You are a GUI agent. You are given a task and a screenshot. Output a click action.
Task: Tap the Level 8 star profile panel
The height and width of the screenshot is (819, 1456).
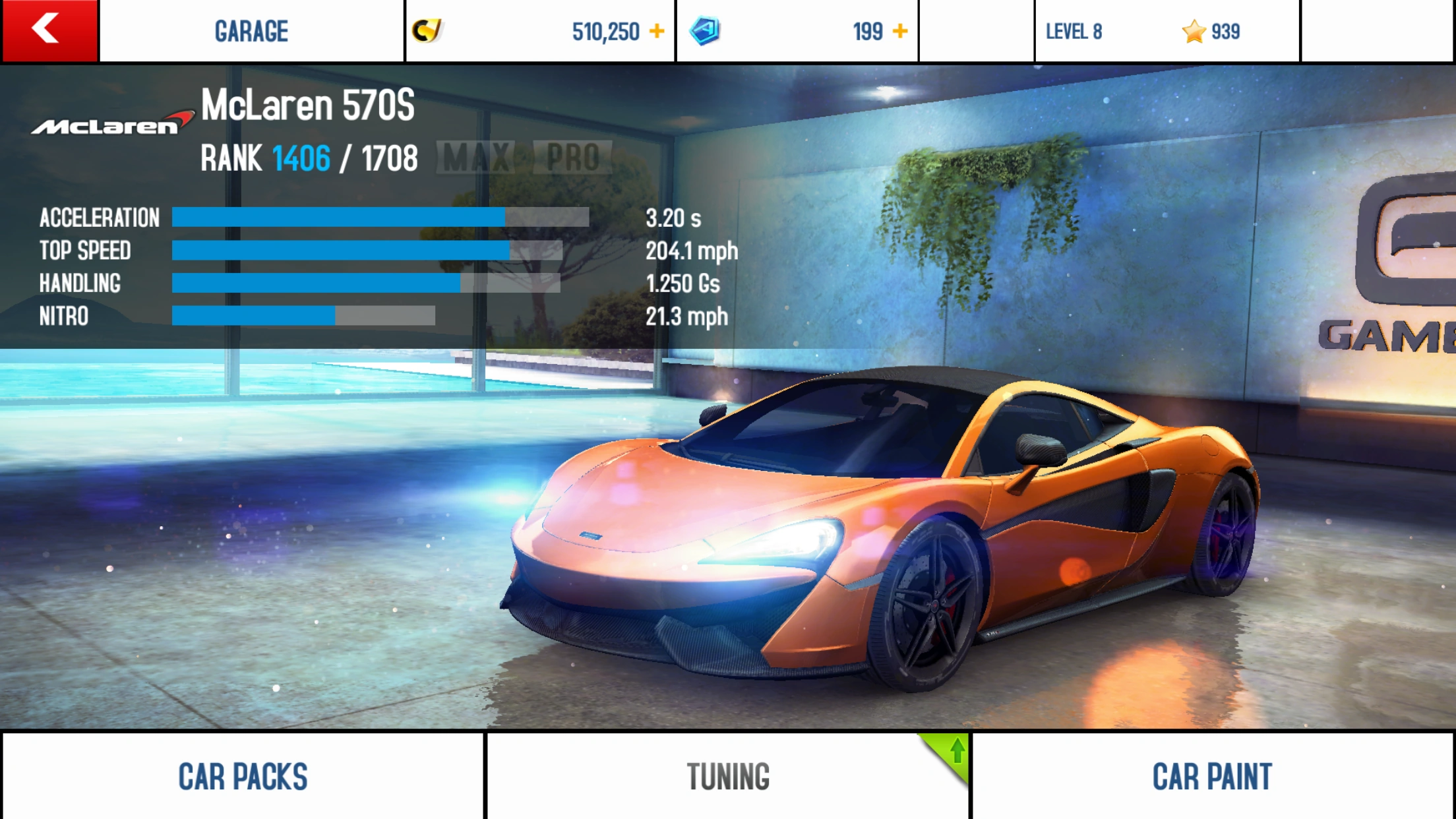click(x=1166, y=31)
